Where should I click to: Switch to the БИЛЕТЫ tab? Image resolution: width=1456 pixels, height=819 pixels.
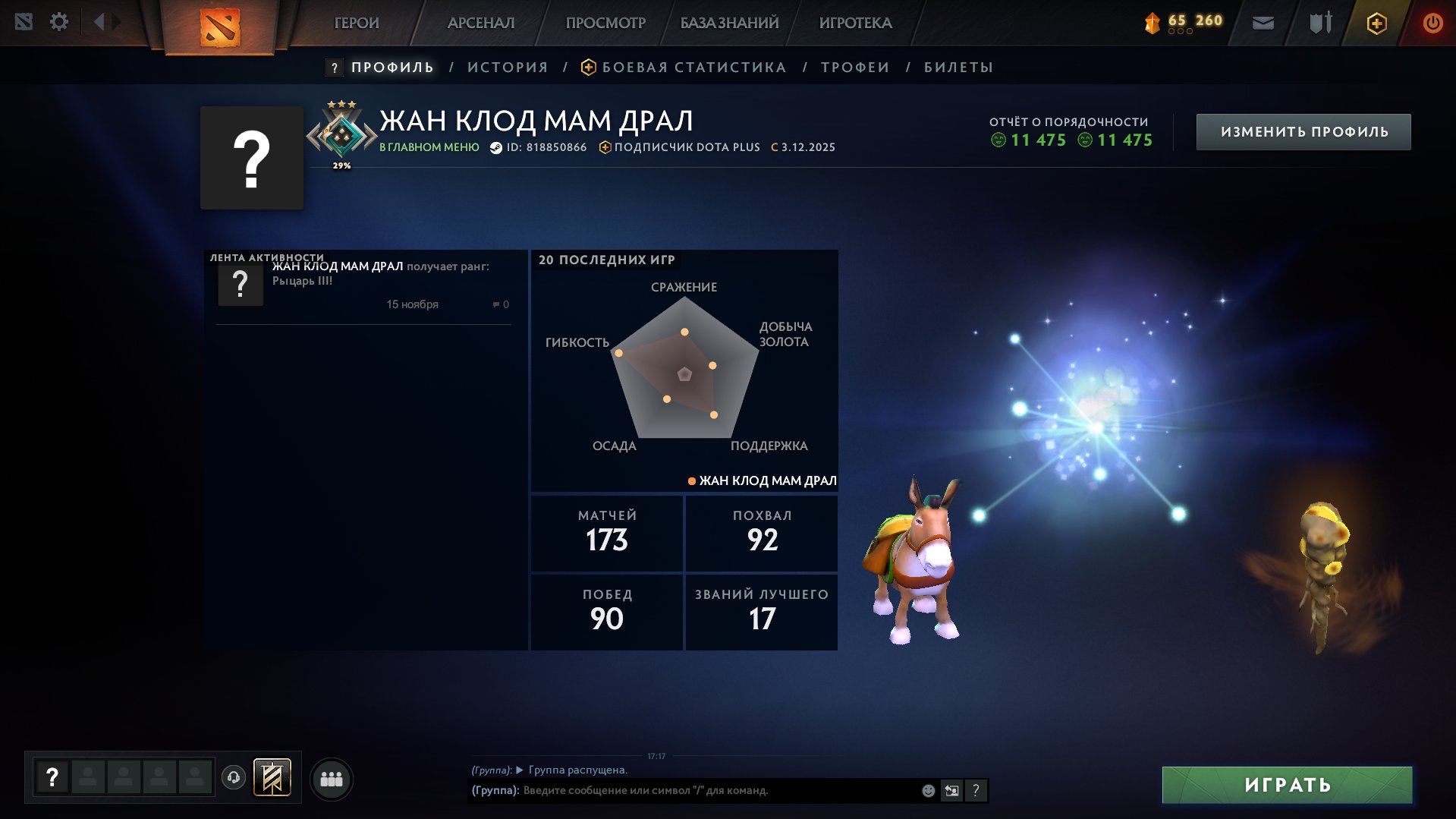click(958, 68)
